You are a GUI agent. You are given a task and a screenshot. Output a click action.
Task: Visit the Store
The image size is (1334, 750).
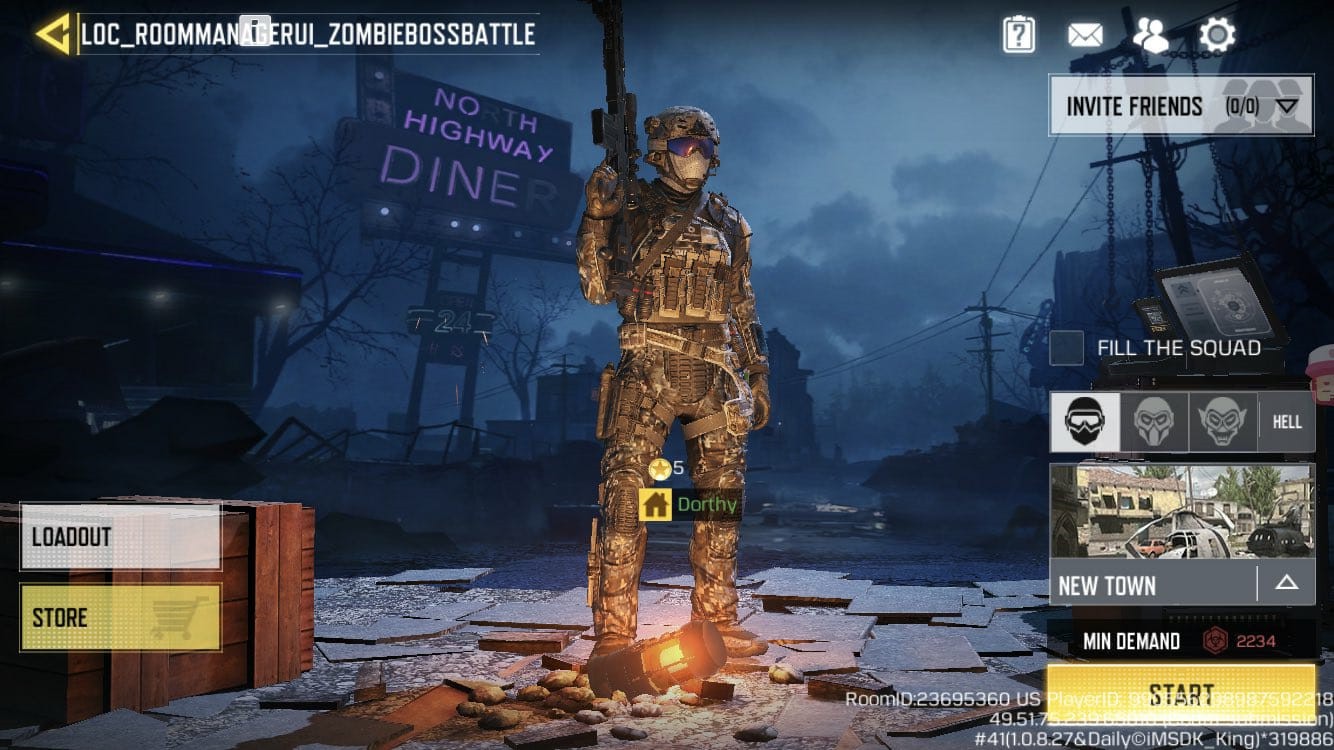click(120, 617)
